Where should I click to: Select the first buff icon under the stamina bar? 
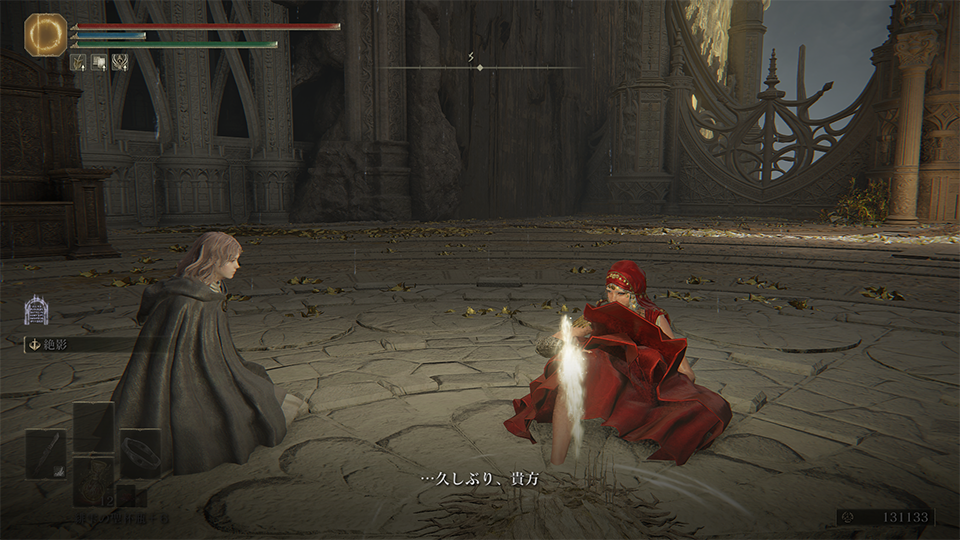79,61
